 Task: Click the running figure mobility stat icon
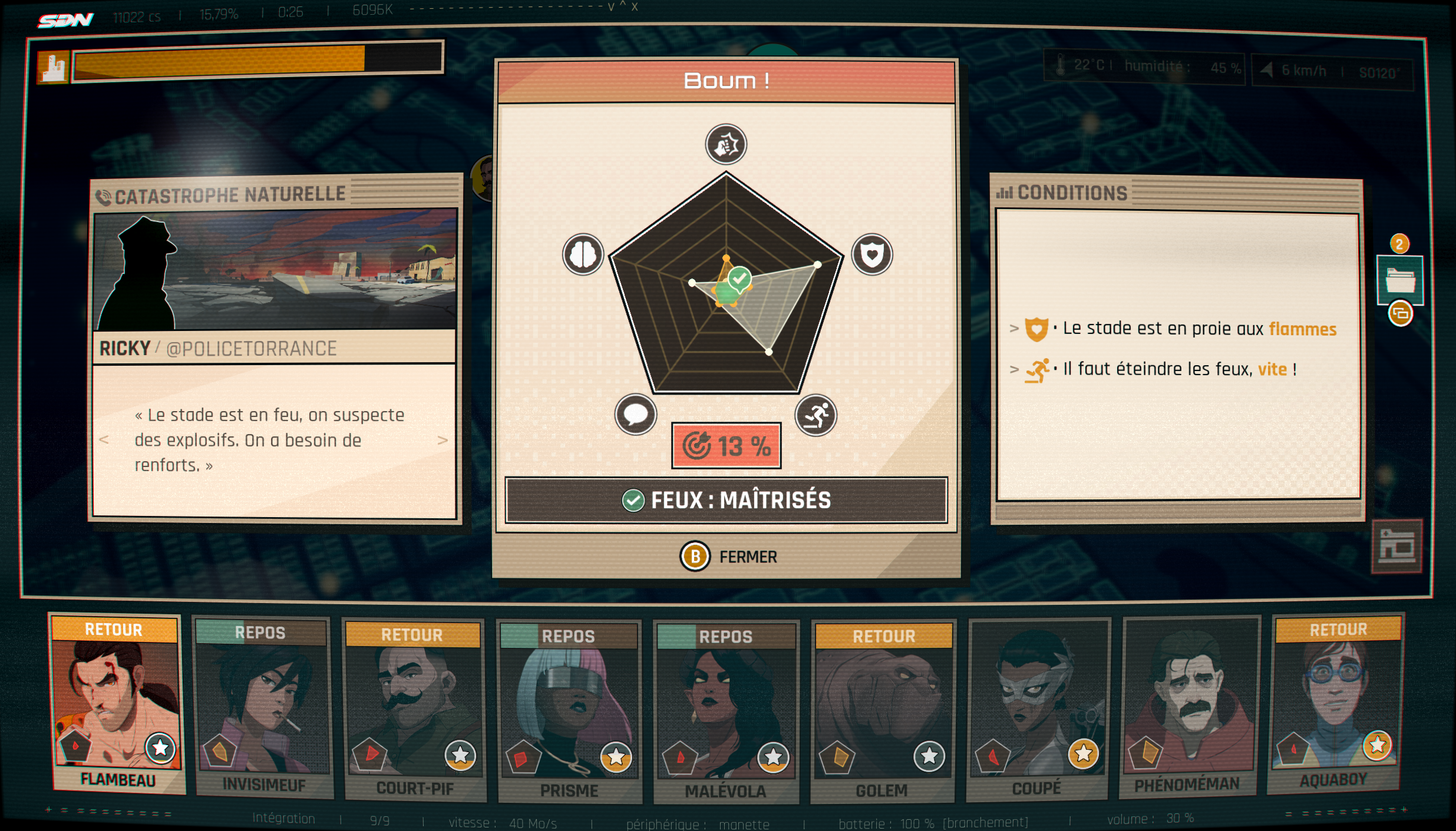[x=816, y=415]
